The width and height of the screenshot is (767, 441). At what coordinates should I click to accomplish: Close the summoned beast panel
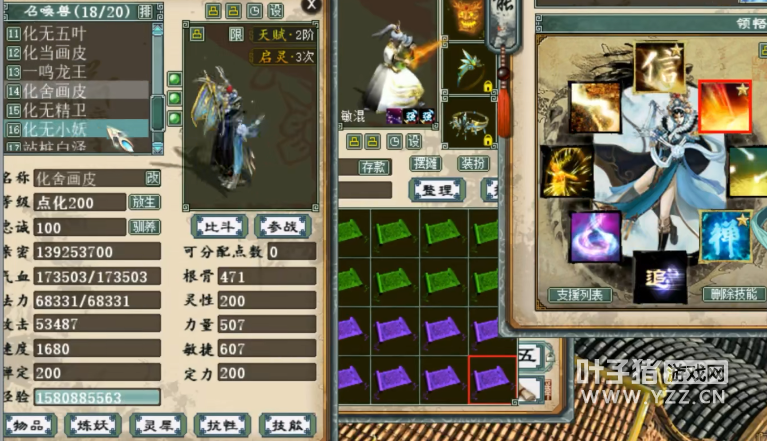[x=312, y=6]
